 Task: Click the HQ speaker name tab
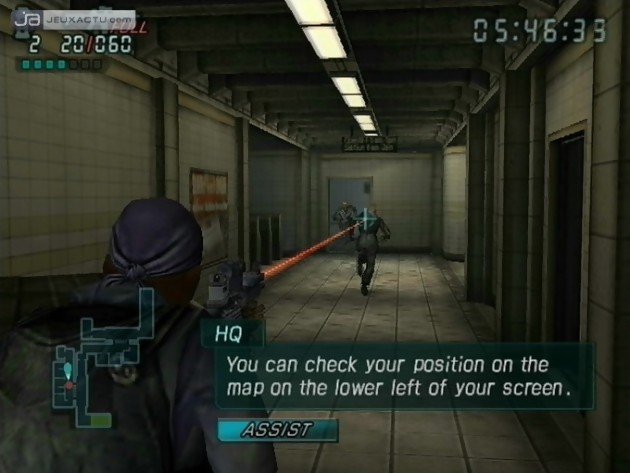pos(231,333)
